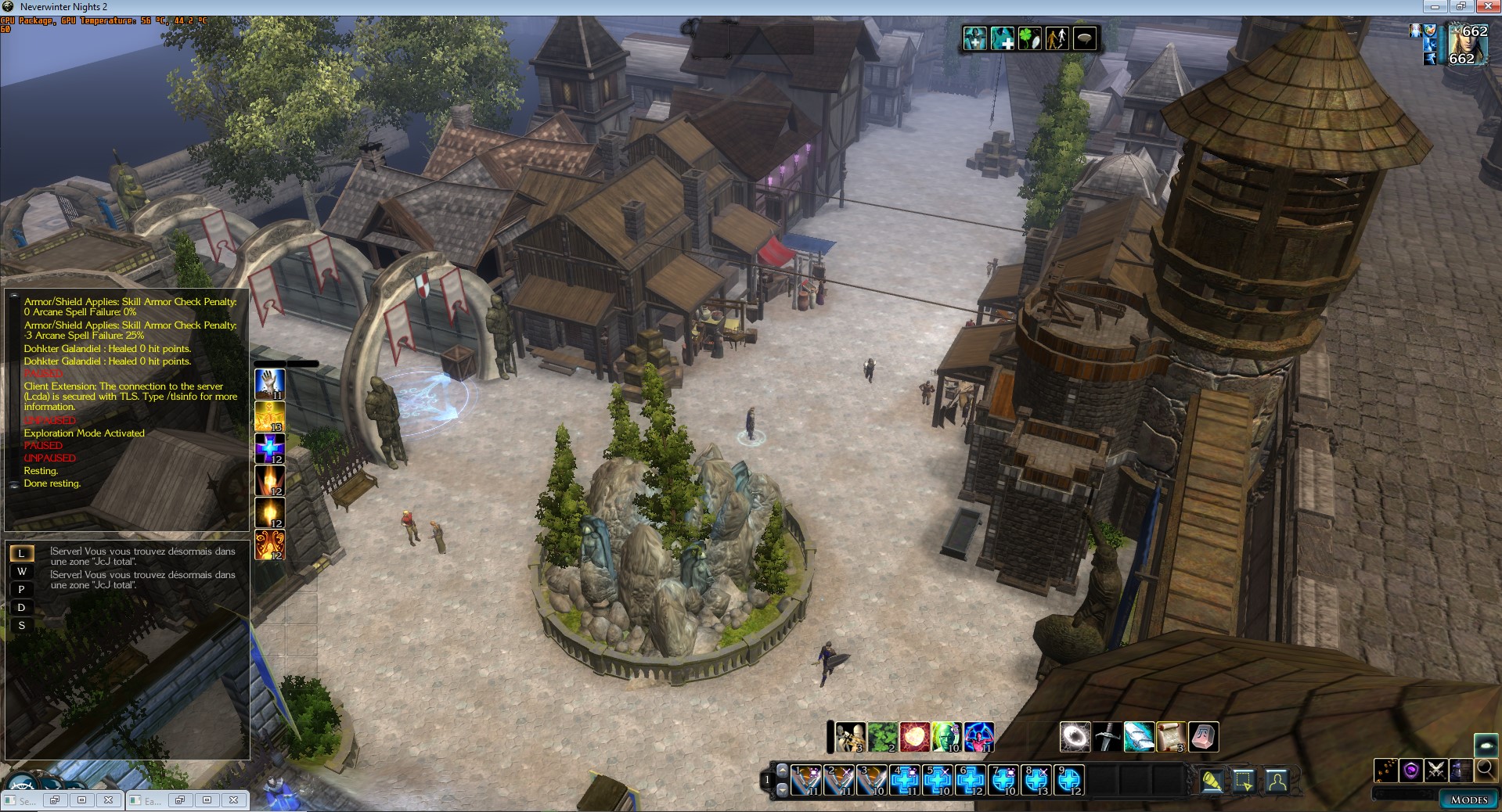Open the magnifying glass search icon
This screenshot has height=812, width=1502.
[x=1485, y=770]
